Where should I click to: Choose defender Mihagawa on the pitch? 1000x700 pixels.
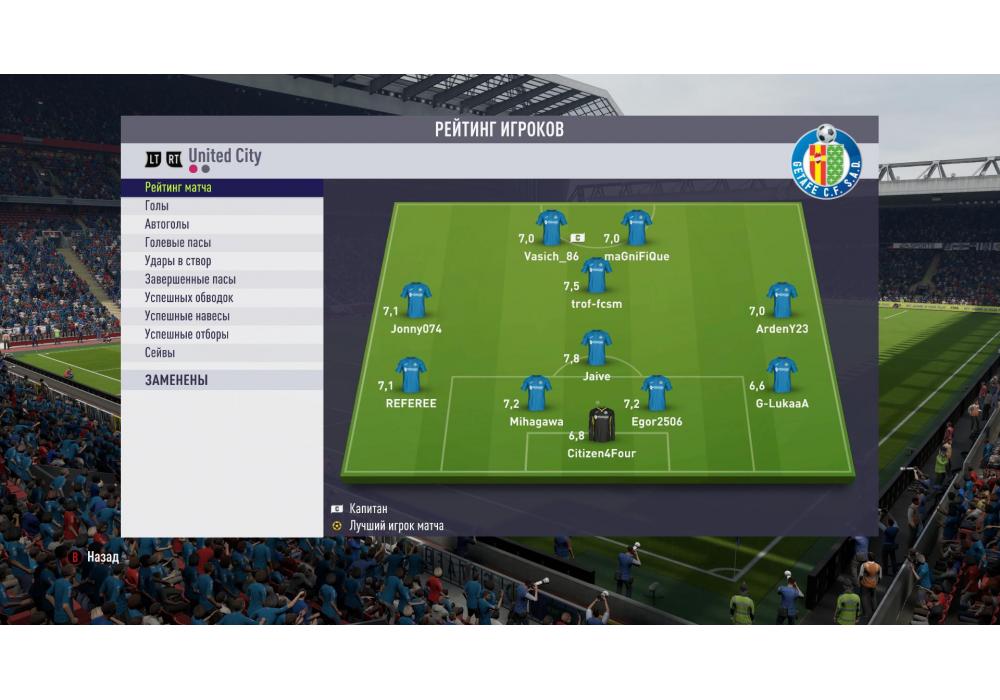tap(536, 394)
